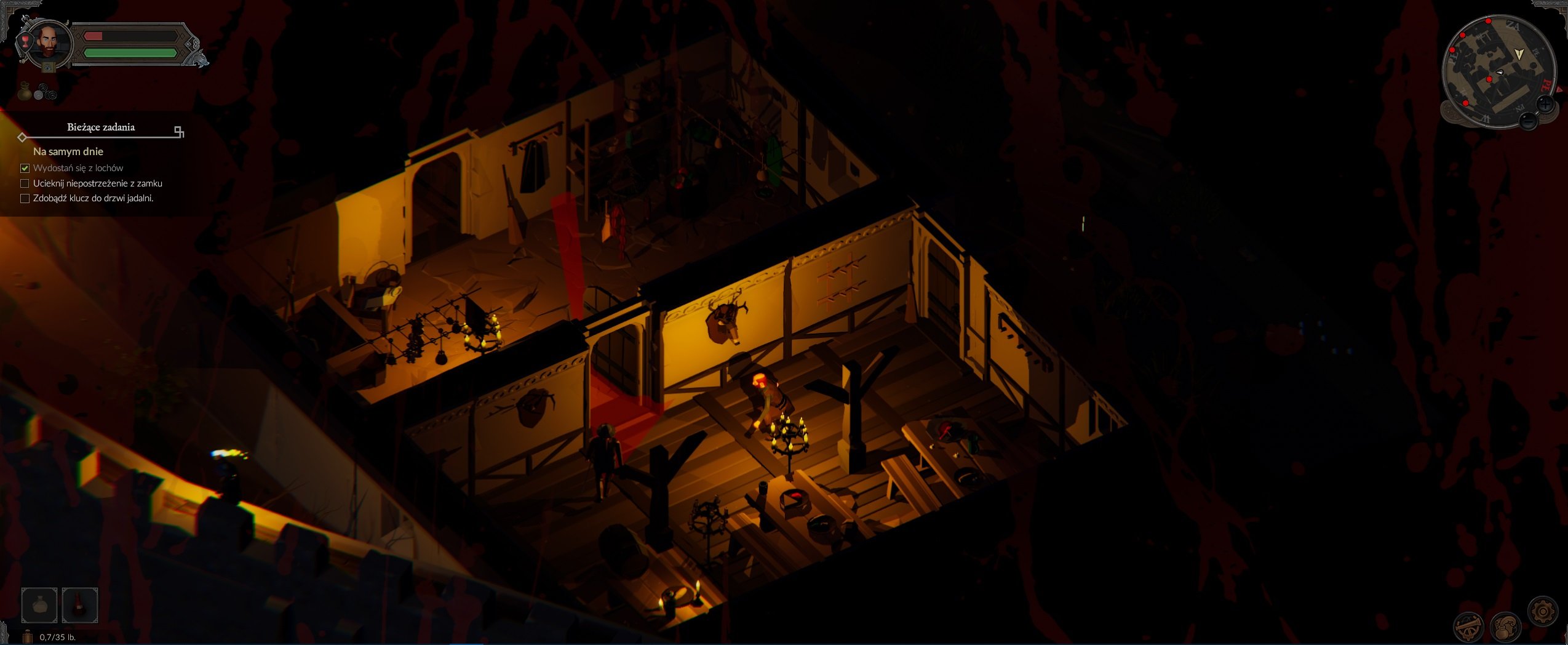Check the 'Zdobądź klucz do drzwi jadalni' objective box
The image size is (1568, 645).
(x=25, y=198)
